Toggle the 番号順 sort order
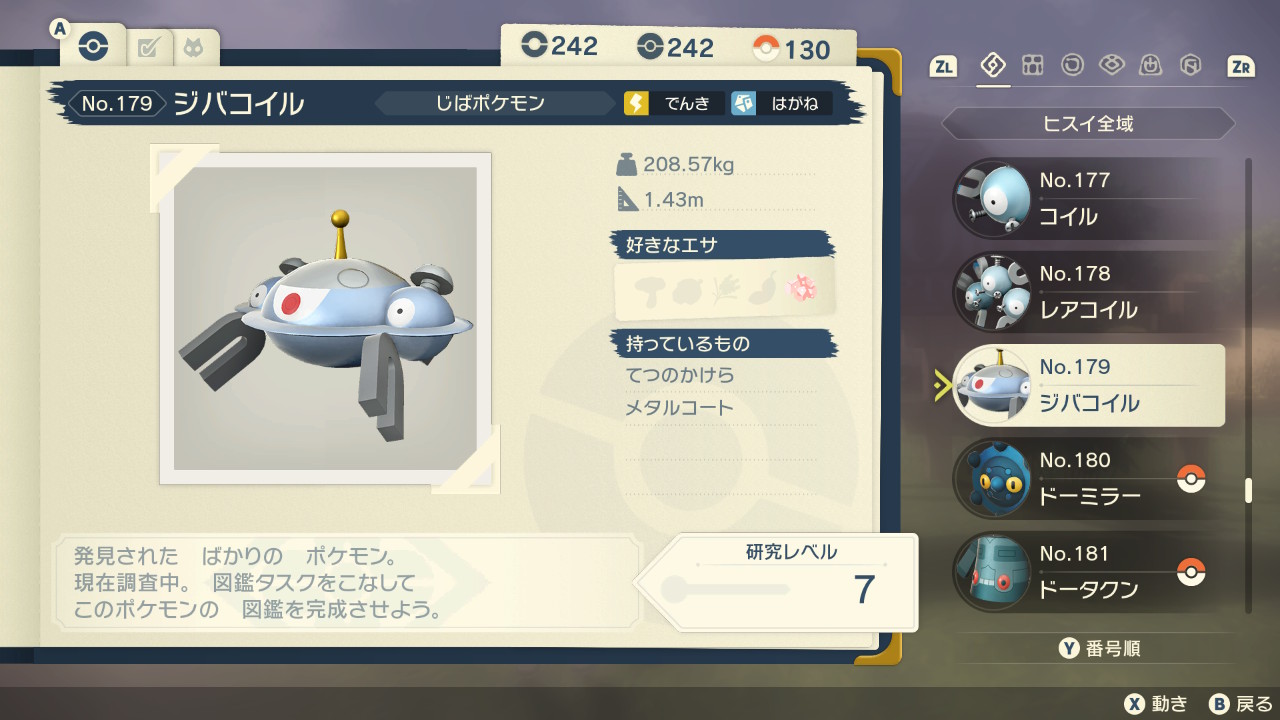Viewport: 1280px width, 720px height. tap(1099, 649)
